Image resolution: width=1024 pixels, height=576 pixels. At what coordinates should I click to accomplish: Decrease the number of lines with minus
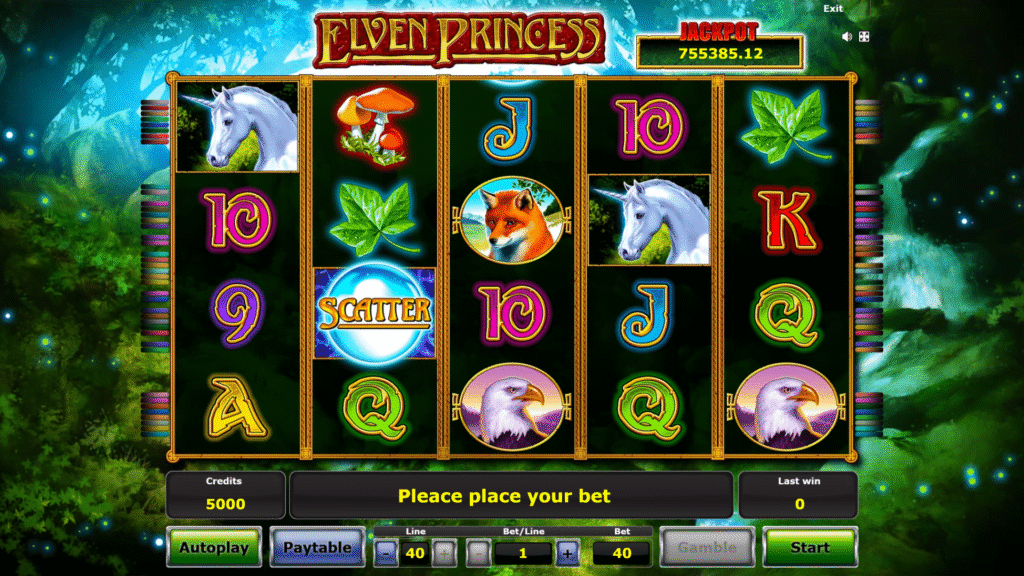point(386,553)
